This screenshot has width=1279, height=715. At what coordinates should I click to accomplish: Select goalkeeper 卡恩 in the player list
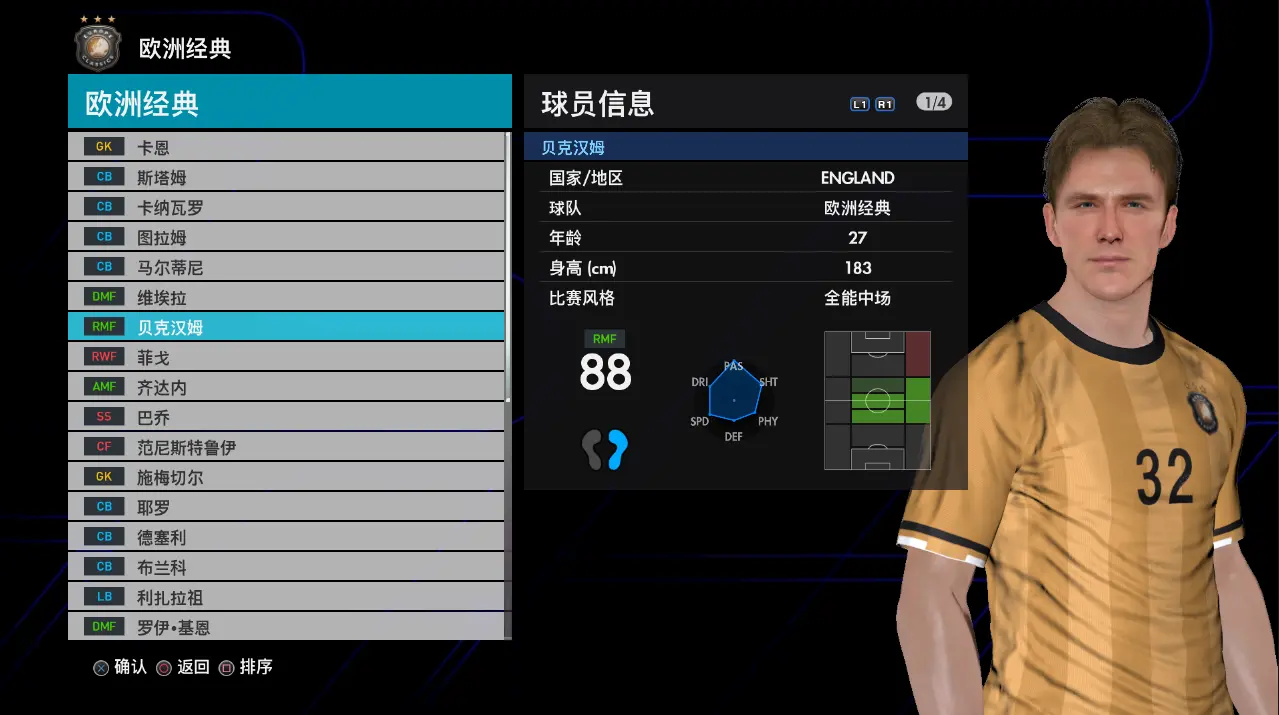tap(286, 147)
